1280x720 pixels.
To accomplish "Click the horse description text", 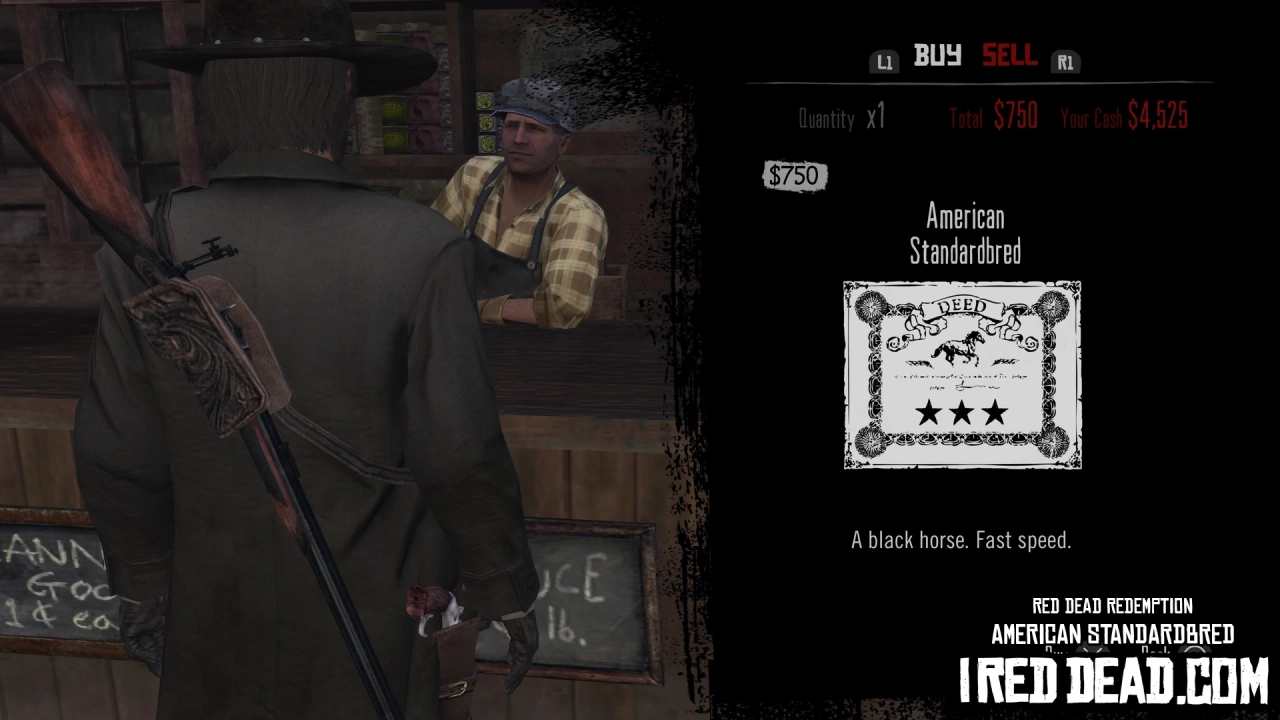I will click(961, 538).
